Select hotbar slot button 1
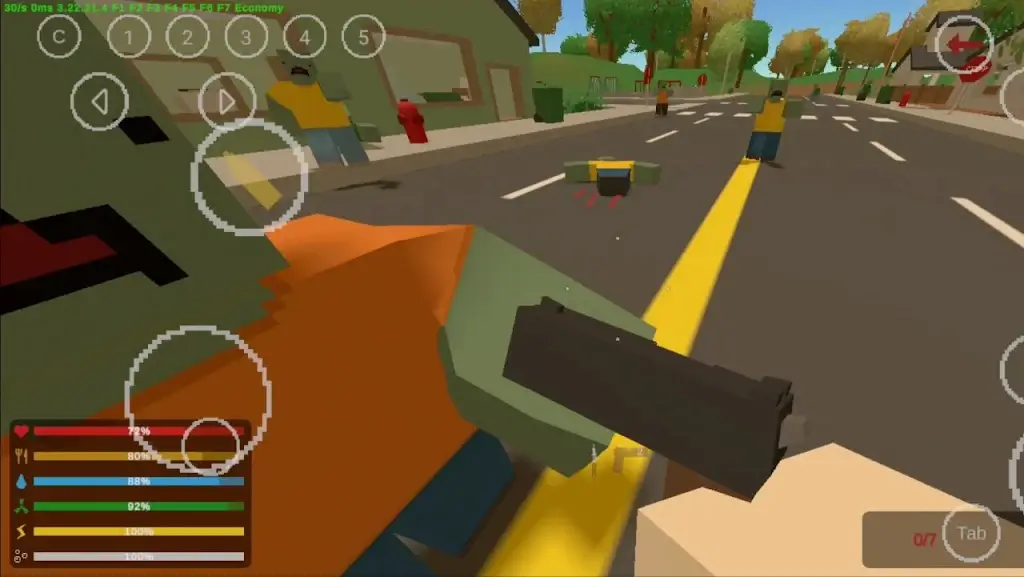The height and width of the screenshot is (577, 1024). [128, 37]
